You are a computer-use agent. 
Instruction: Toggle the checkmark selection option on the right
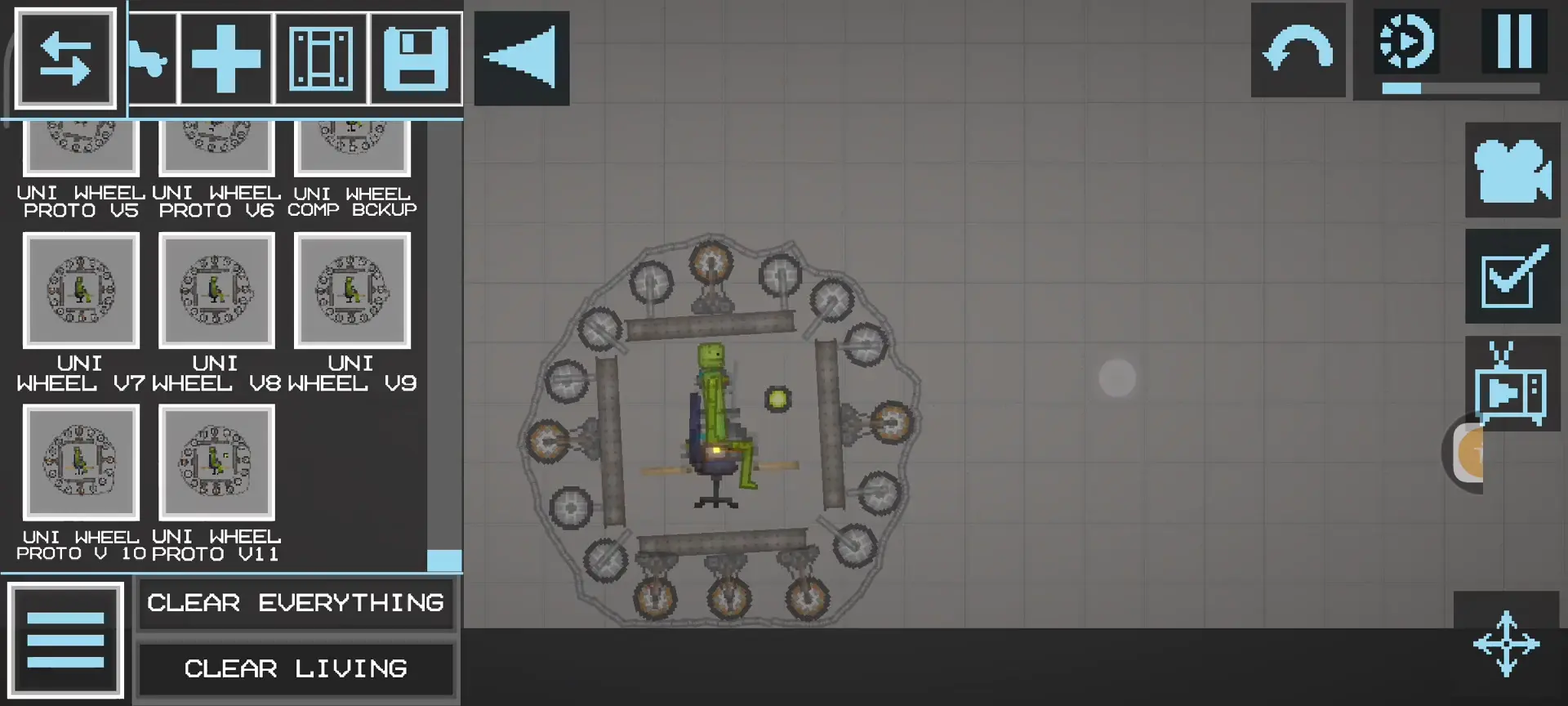point(1513,276)
